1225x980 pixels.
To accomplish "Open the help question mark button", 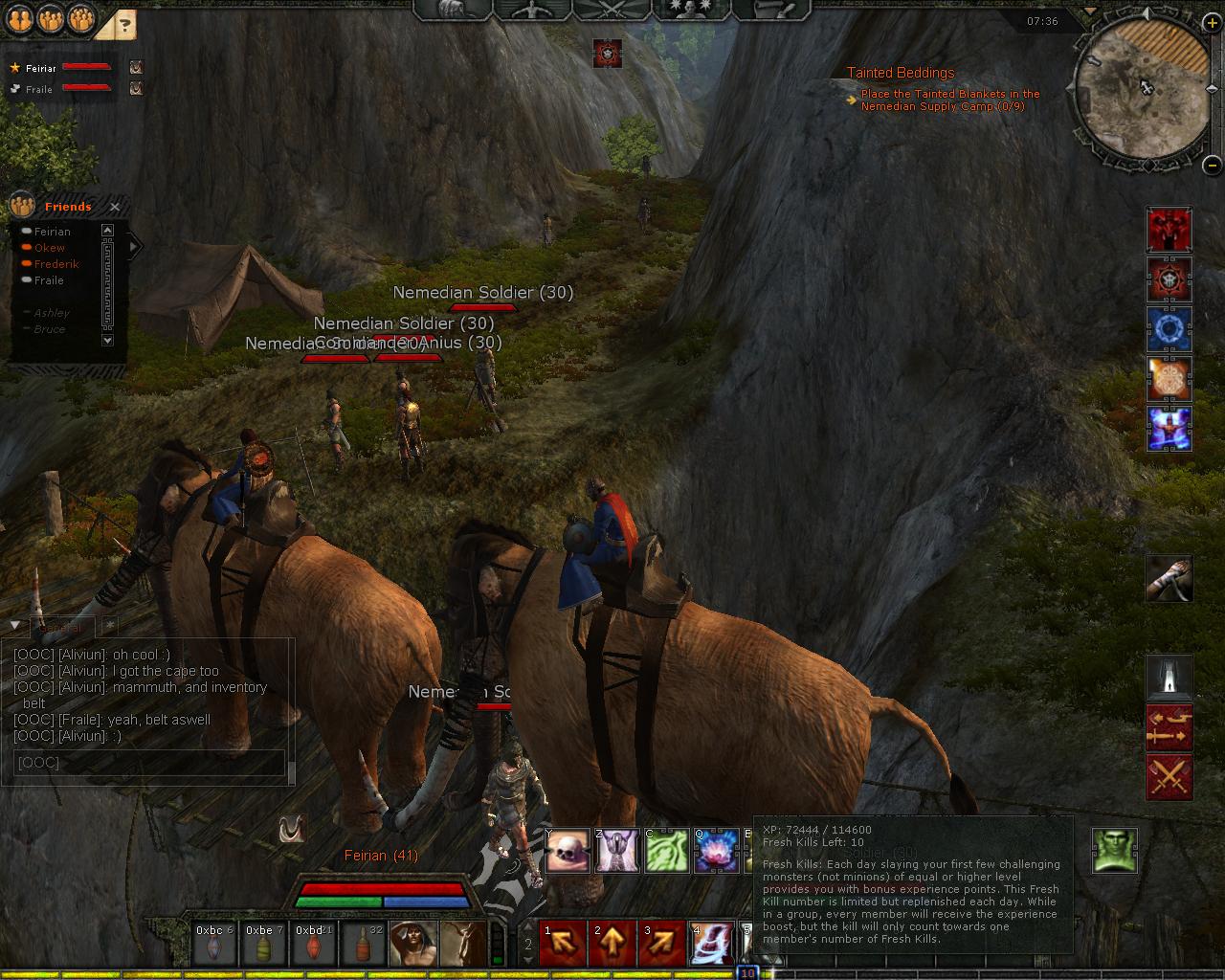I will (x=123, y=25).
